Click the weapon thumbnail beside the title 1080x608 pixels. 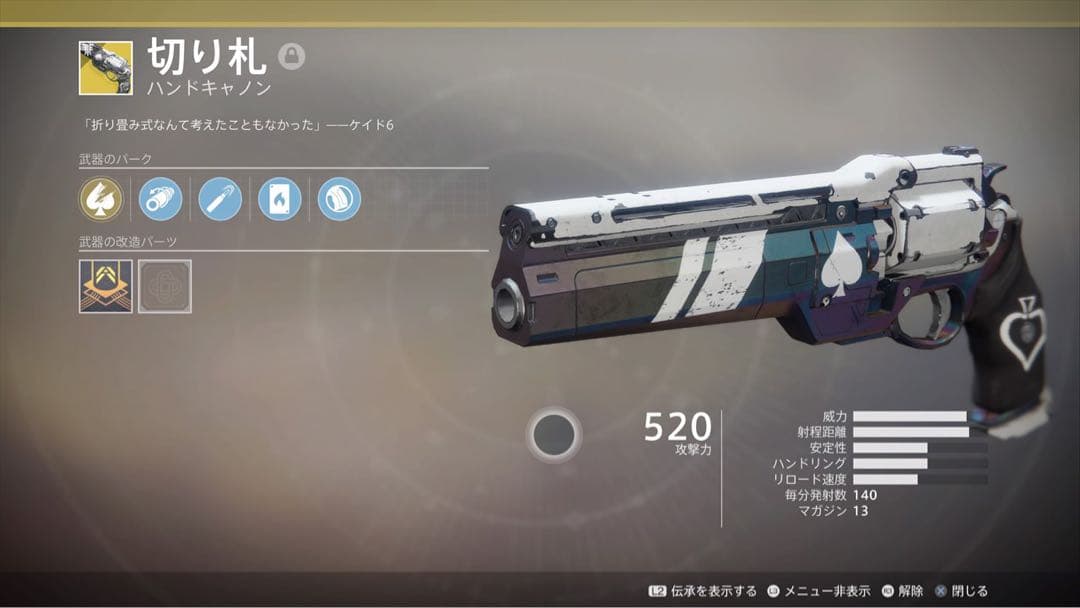[105, 68]
